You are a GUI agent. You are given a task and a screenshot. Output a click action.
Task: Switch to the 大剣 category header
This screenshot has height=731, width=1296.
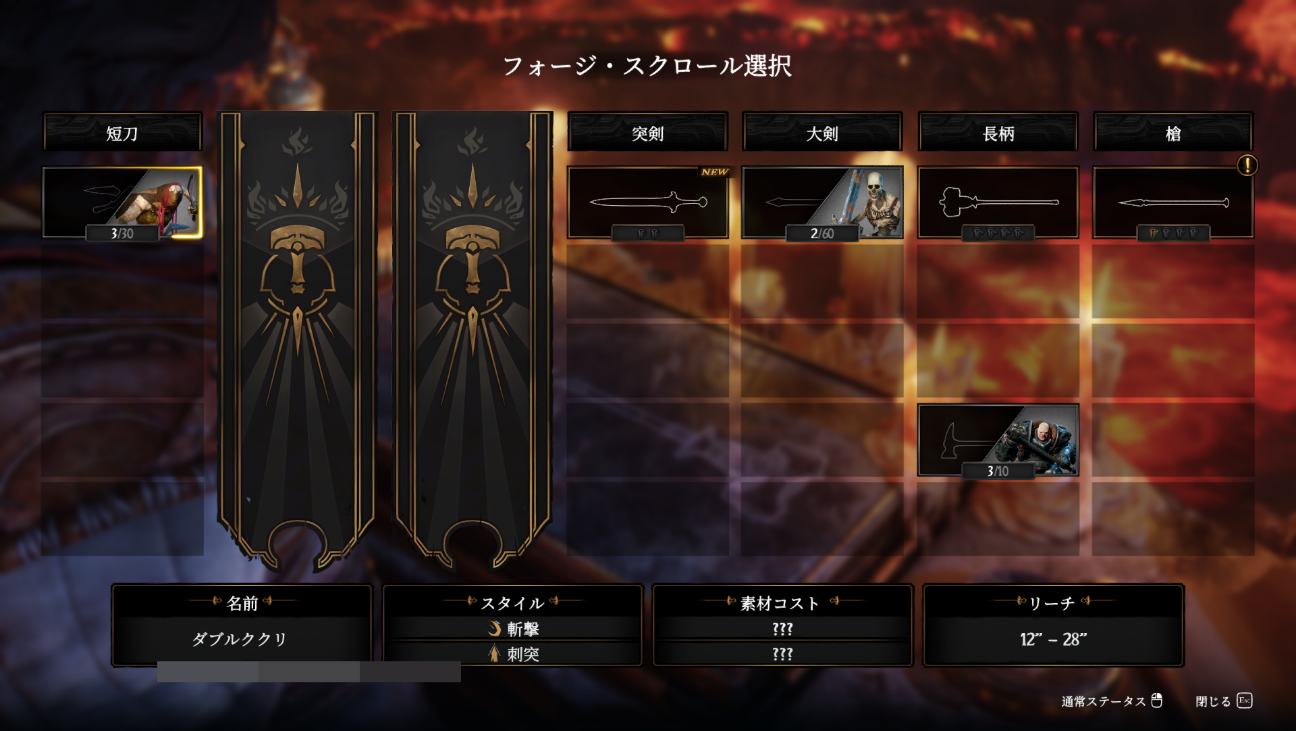point(822,133)
